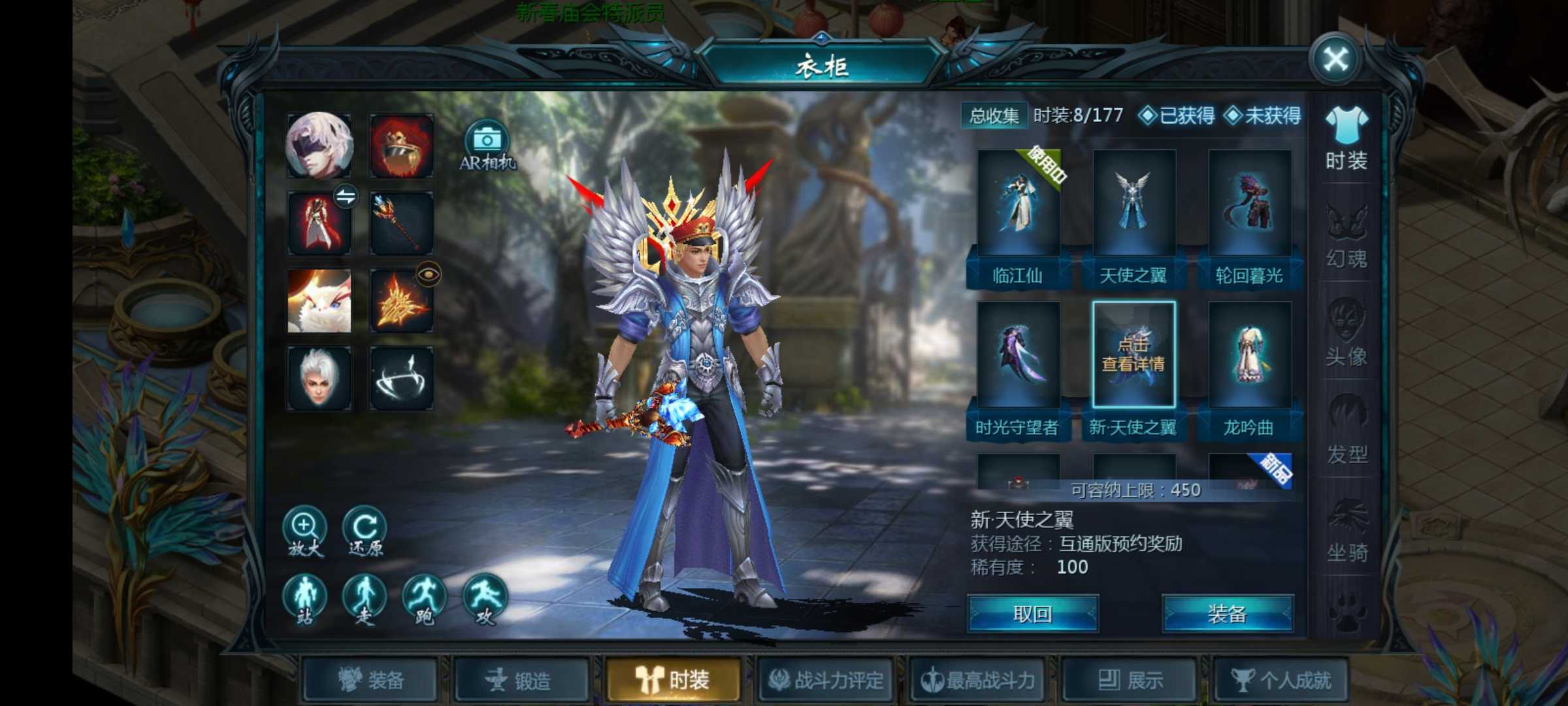The image size is (1568, 706).
Task: Switch to the 头像 avatar tab
Action: pyautogui.click(x=1346, y=334)
